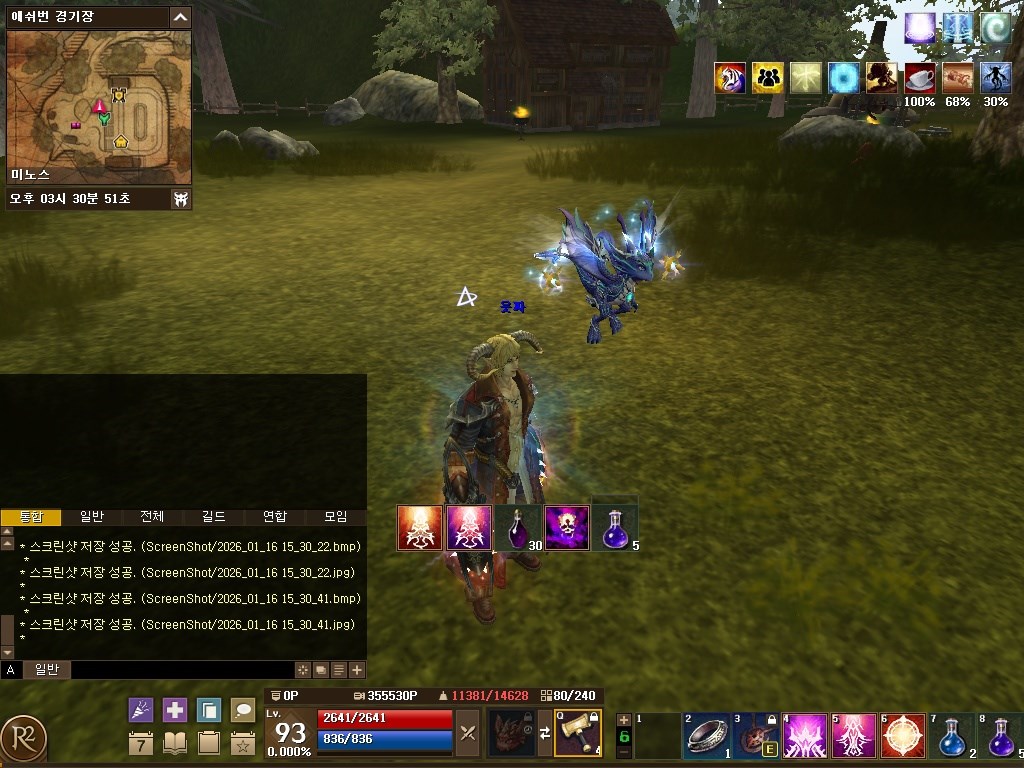Click the teacup buff icon at 100%
1024x768 pixels.
coord(919,77)
